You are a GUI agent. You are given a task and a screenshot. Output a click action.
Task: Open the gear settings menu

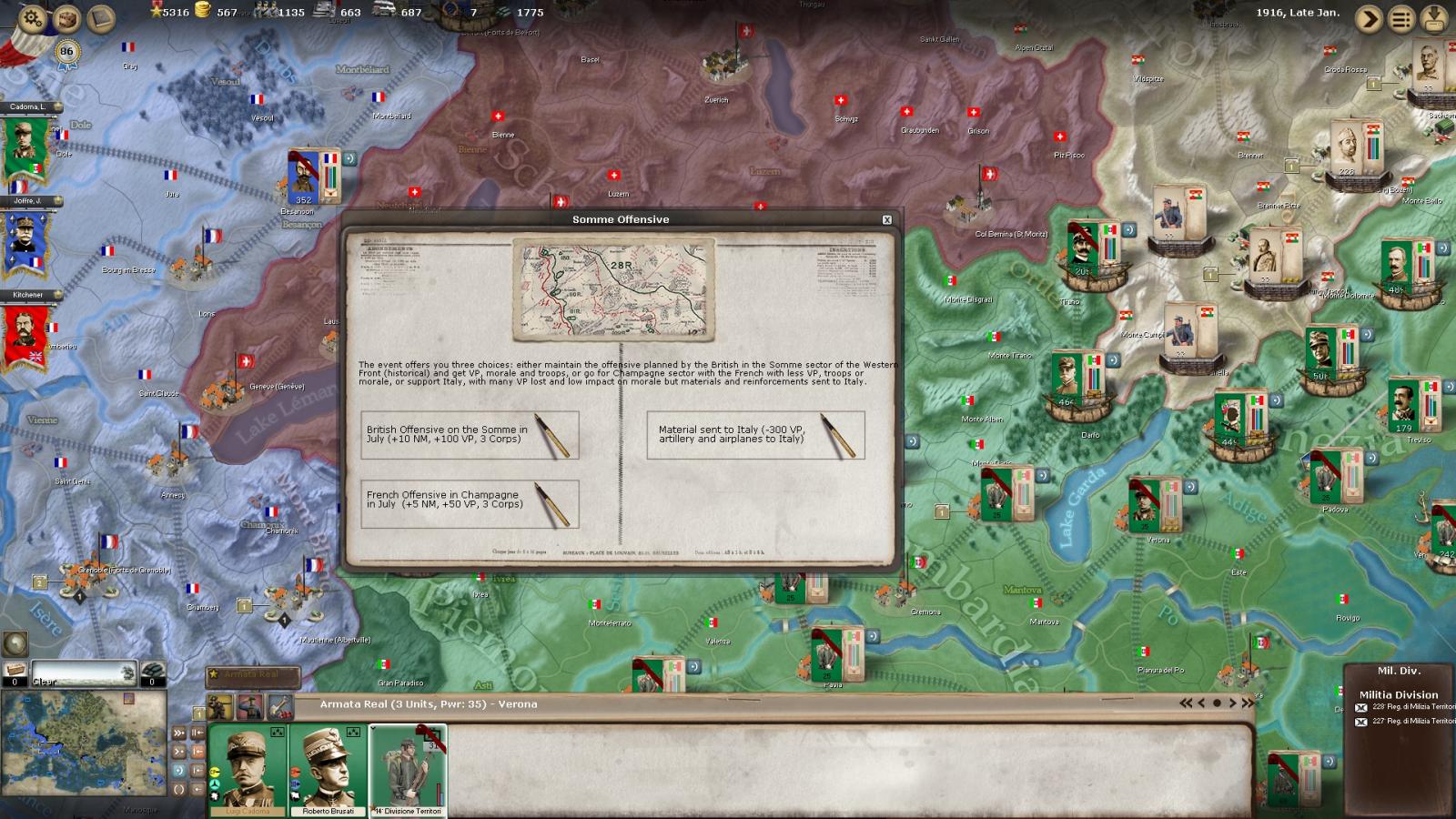[x=32, y=18]
